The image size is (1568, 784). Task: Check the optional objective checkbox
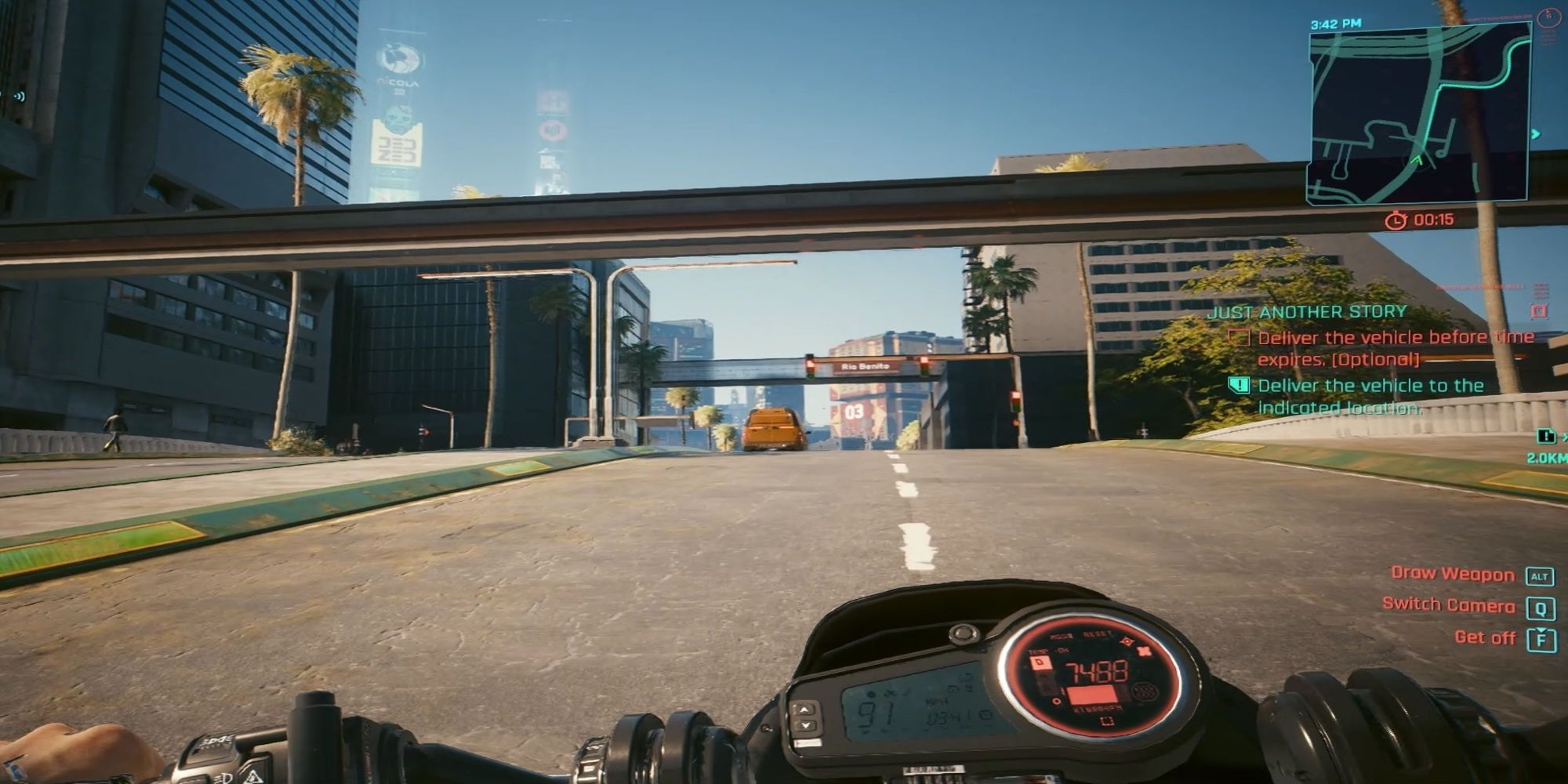[x=1240, y=339]
